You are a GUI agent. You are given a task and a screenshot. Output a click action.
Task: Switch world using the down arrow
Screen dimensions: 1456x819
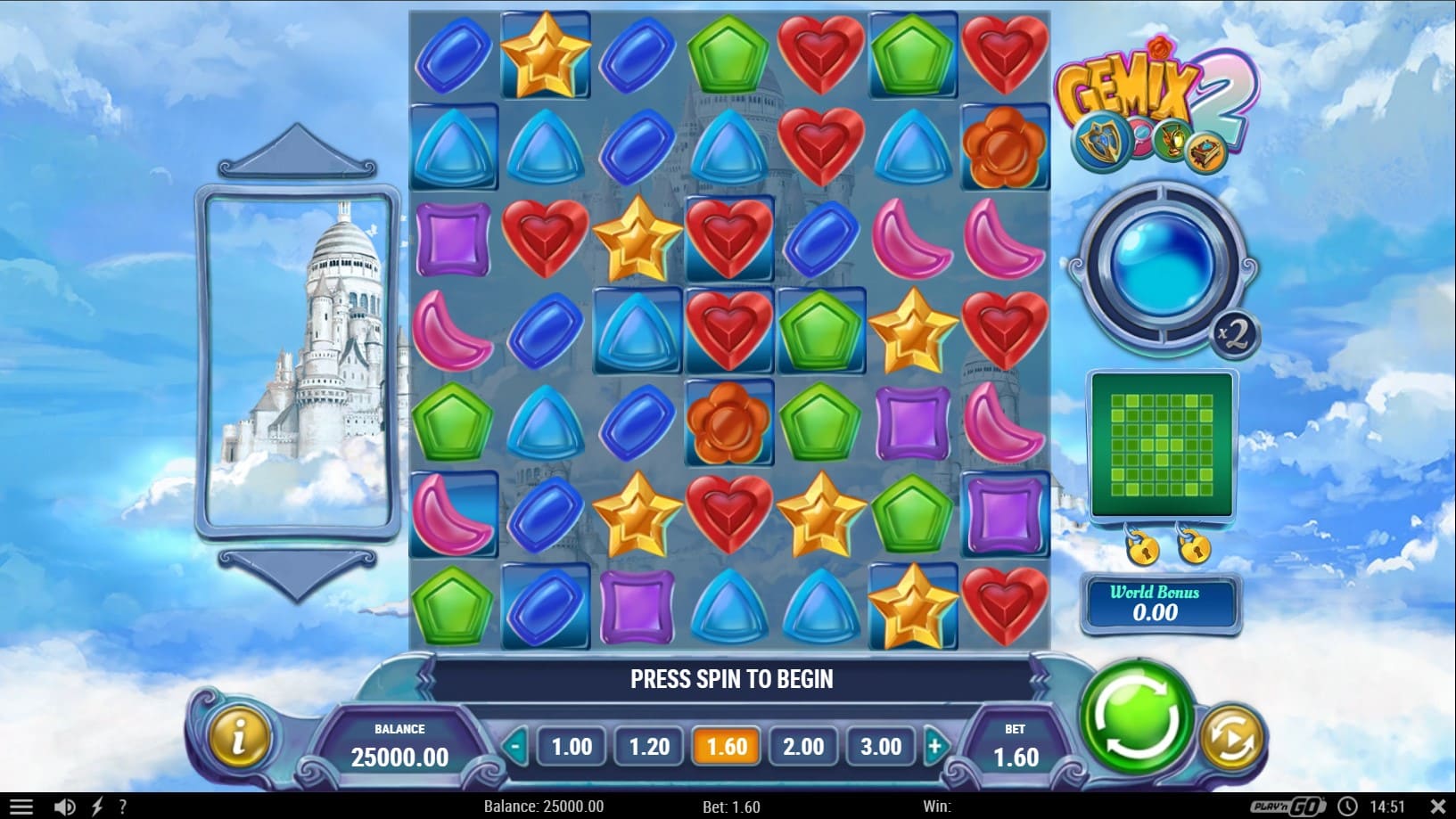pos(297,571)
